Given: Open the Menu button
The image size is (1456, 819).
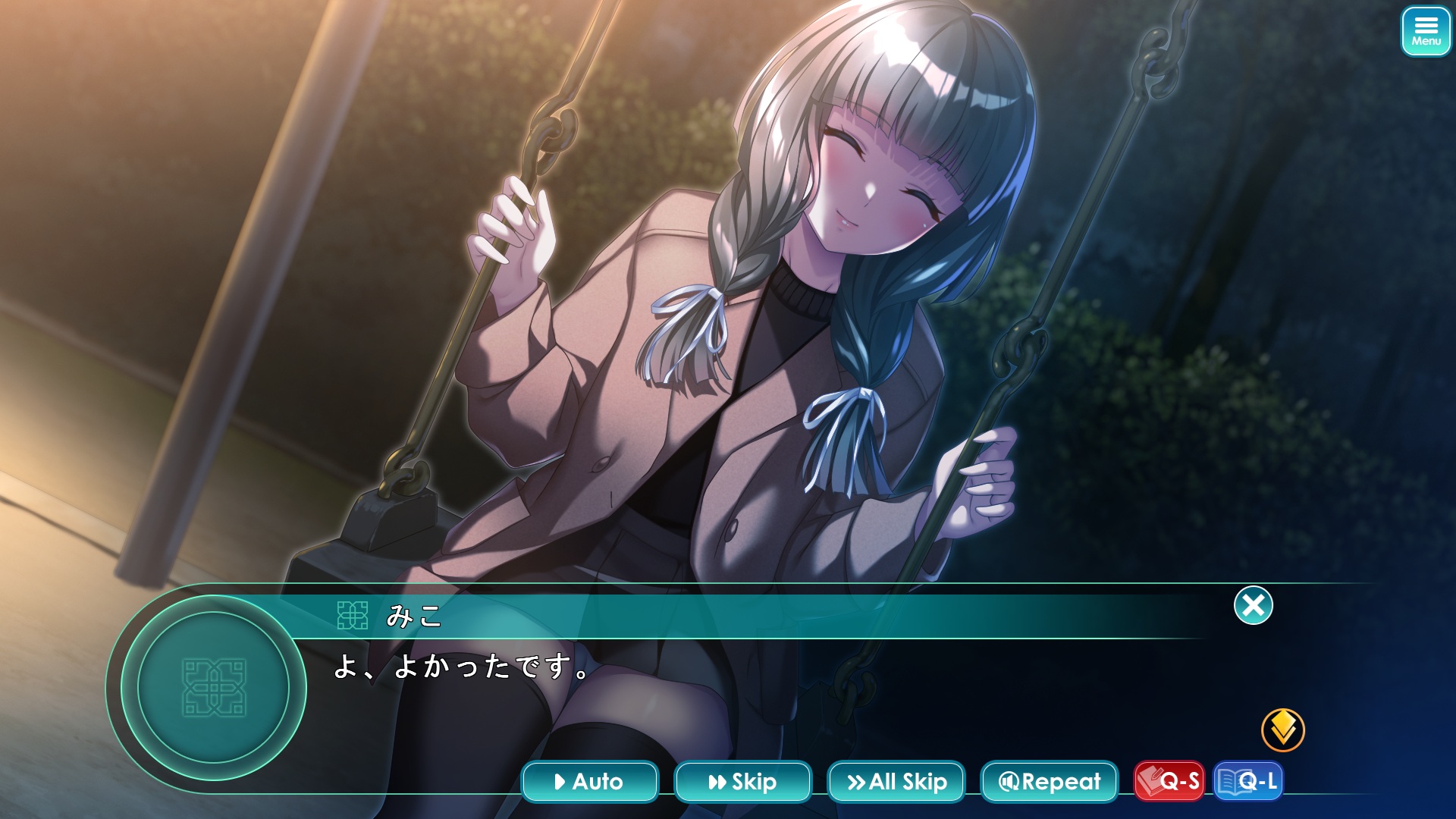Looking at the screenshot, I should (1426, 31).
